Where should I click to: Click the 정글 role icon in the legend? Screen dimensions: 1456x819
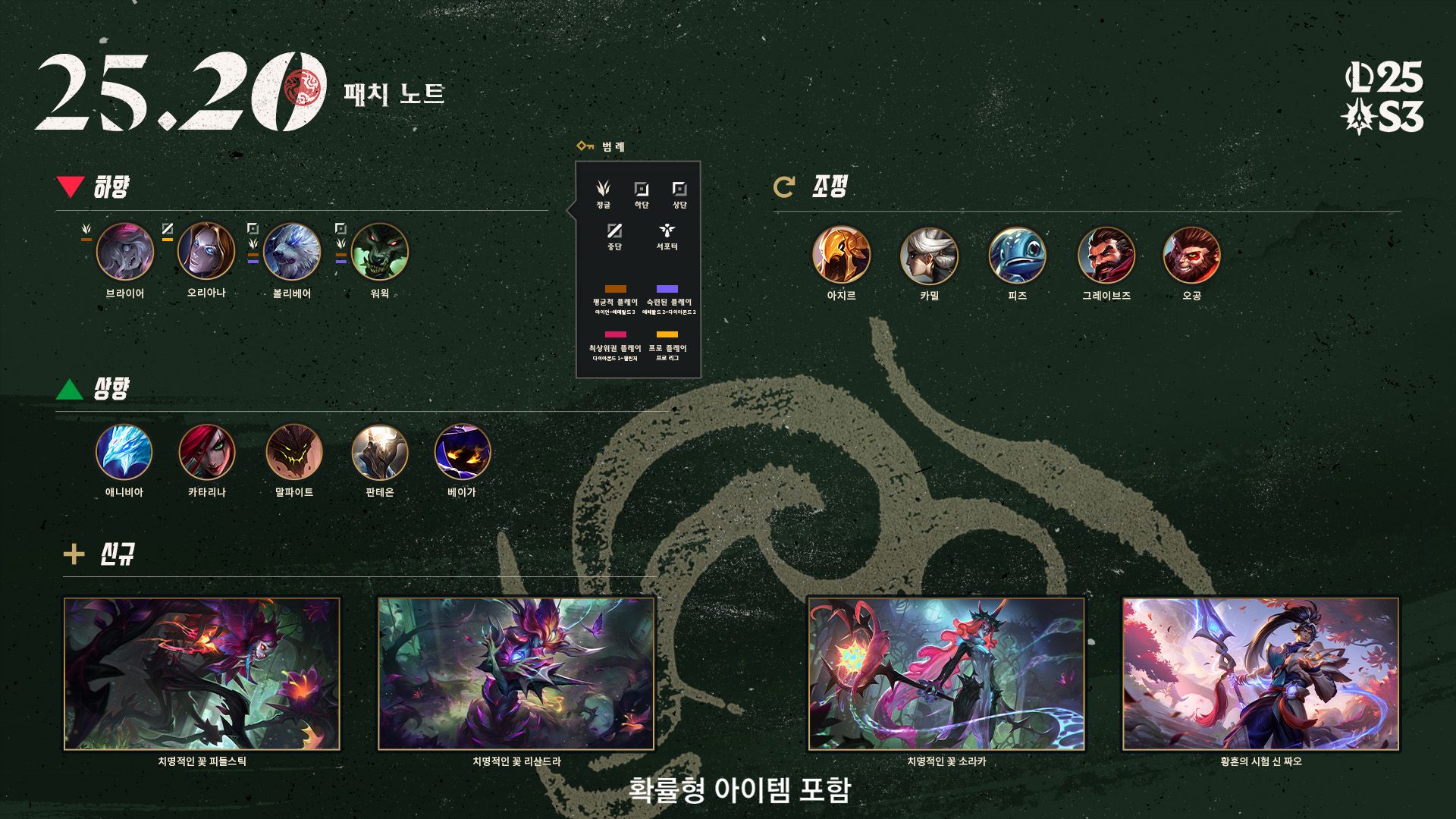604,188
